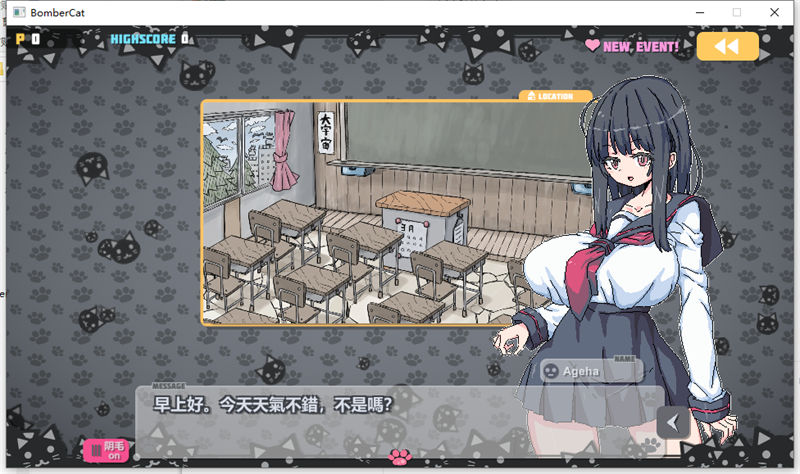Open the New Event heart notification
Viewport: 800px width, 474px height.
pyautogui.click(x=632, y=46)
